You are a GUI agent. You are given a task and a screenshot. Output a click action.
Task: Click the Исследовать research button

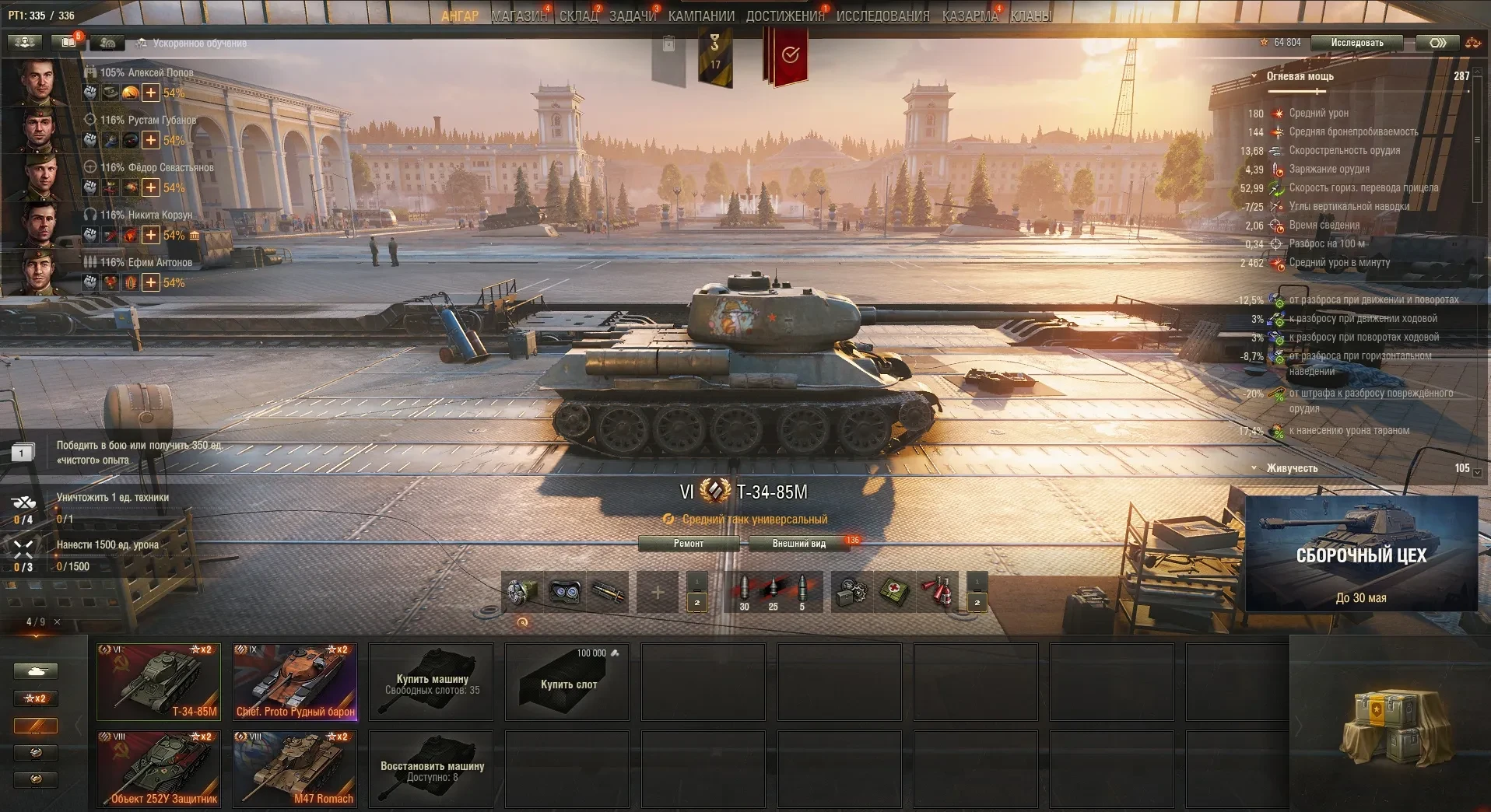click(x=1357, y=43)
